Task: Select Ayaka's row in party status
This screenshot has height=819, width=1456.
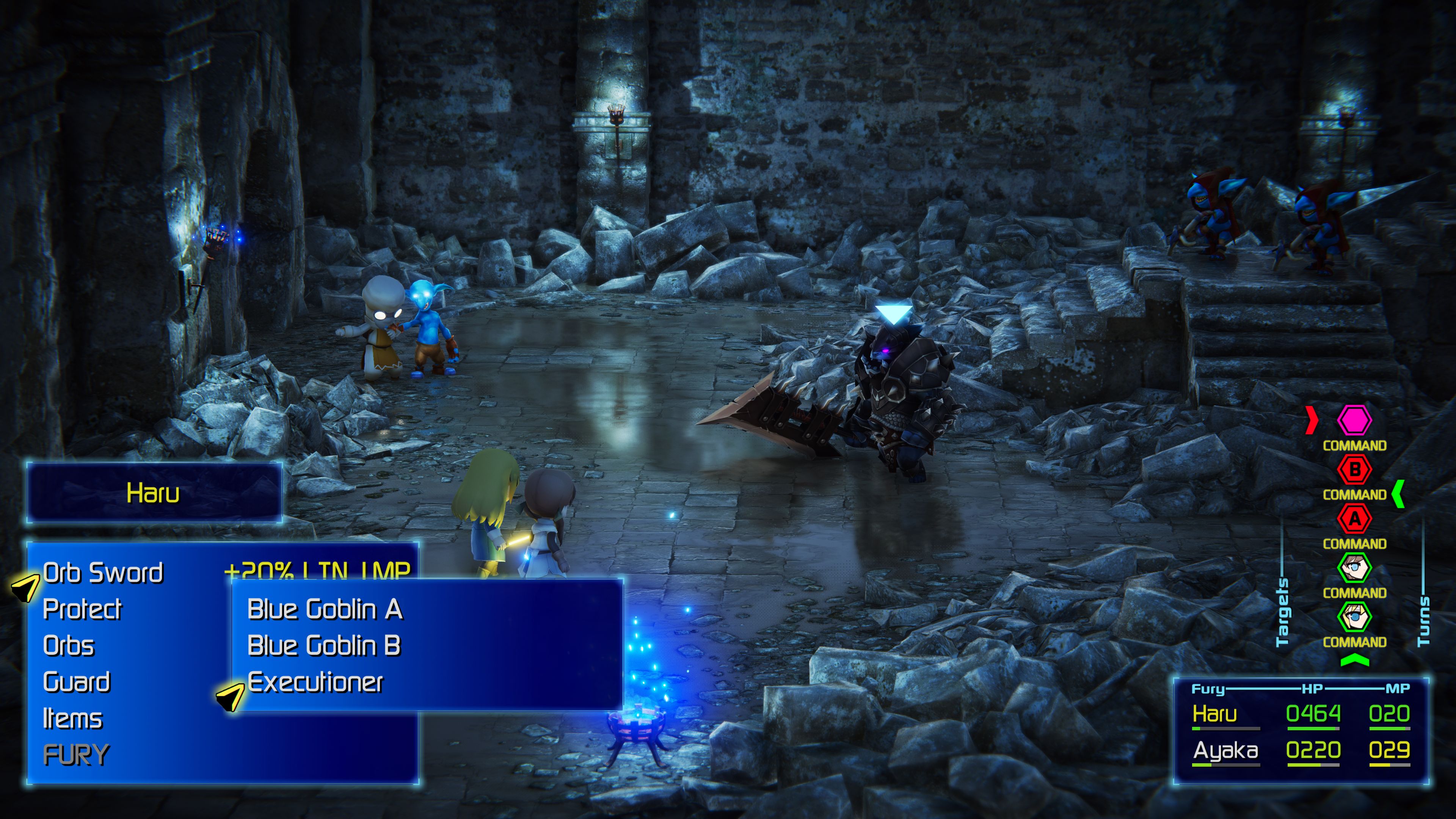Action: [1300, 751]
